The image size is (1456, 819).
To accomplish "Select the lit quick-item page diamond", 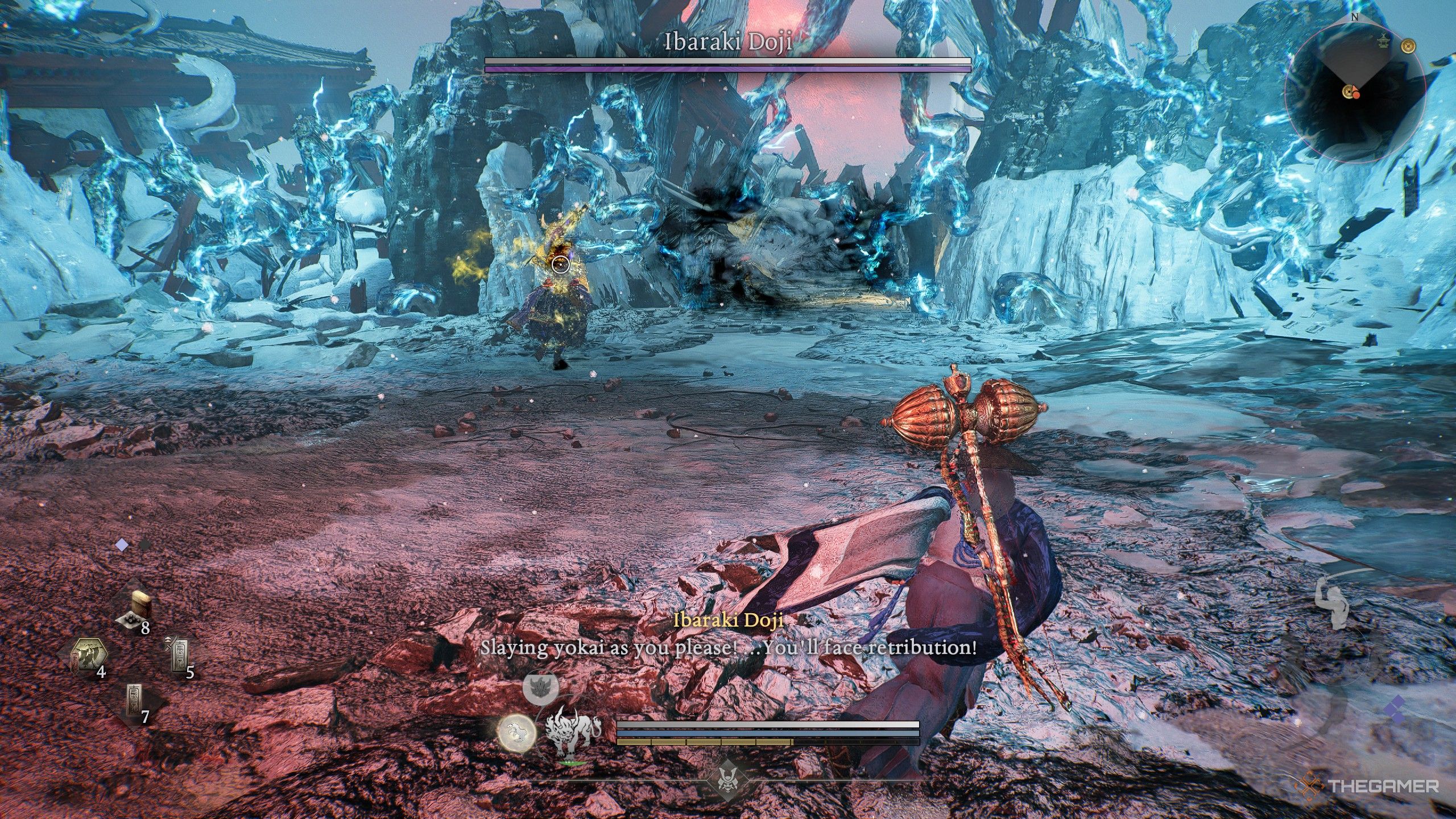I will coord(122,545).
